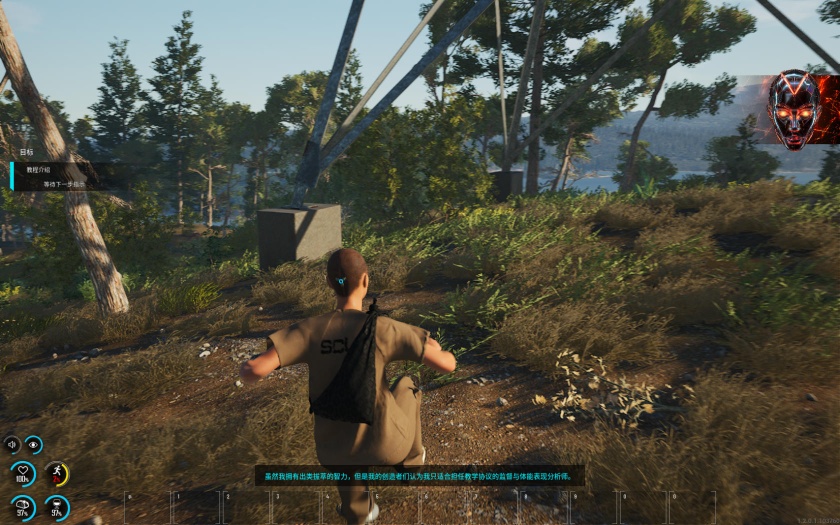Click the red robot AI portrait
The width and height of the screenshot is (840, 525).
pos(793,109)
